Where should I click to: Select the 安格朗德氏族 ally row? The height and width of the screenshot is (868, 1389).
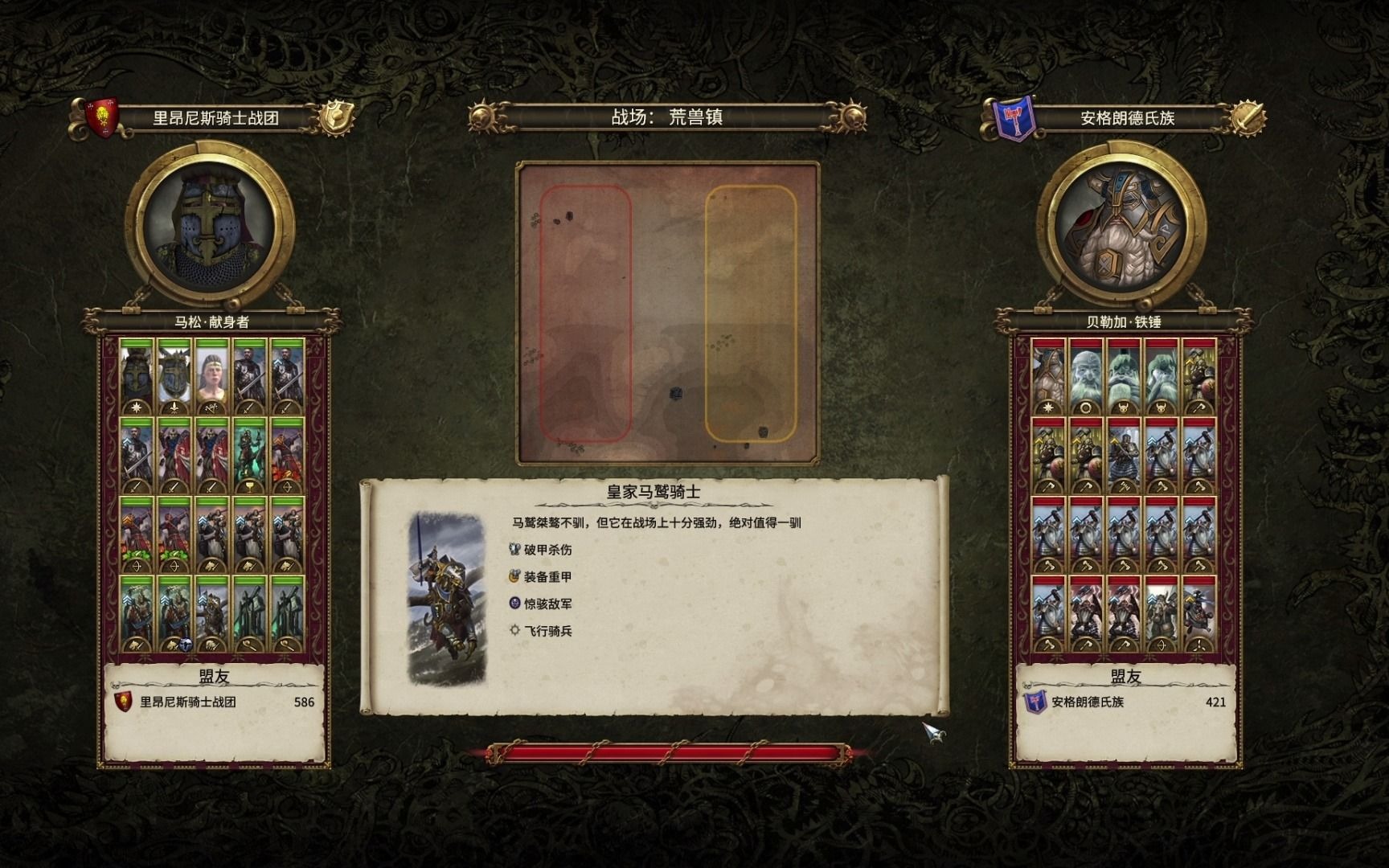(x=1125, y=702)
